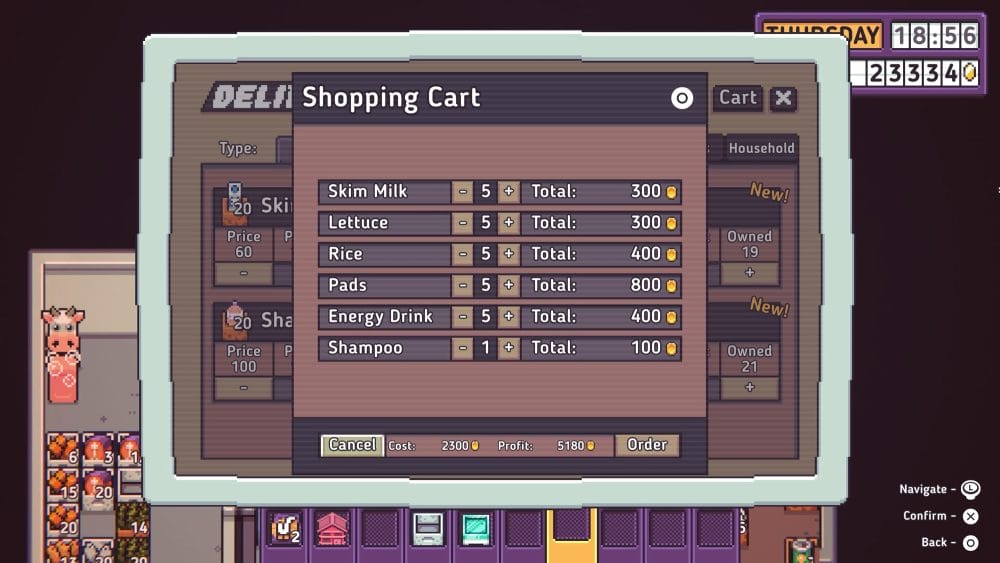Open the Cart button in delivery window
Viewport: 1000px width, 563px height.
tap(738, 98)
